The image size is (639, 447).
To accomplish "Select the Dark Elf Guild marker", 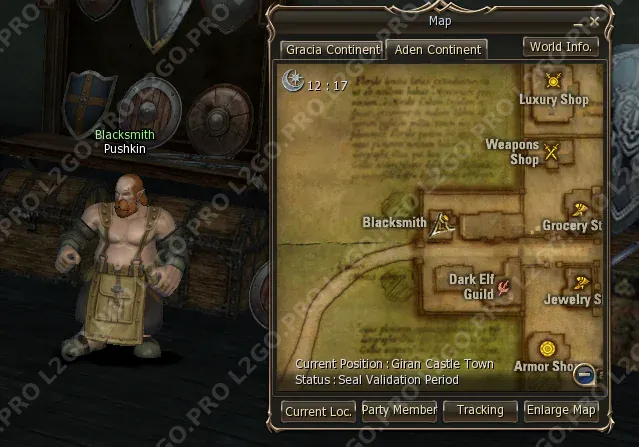I will (x=506, y=287).
